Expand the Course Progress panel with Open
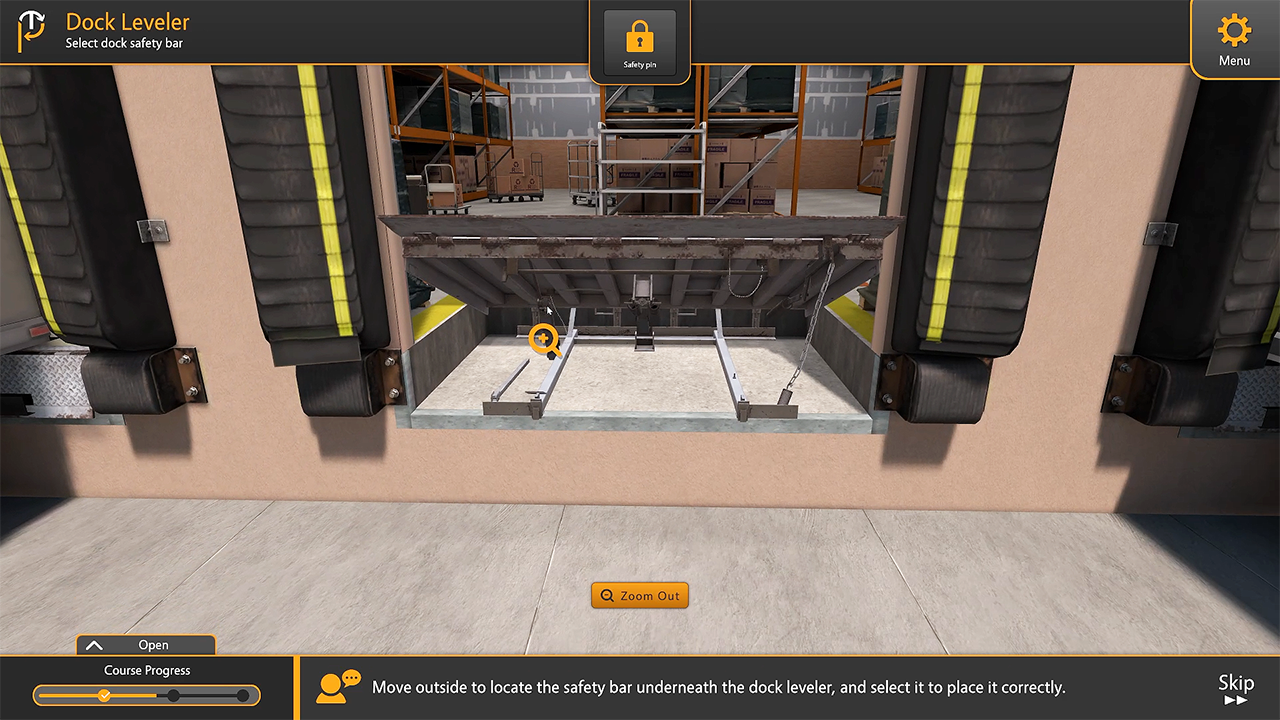Image resolution: width=1280 pixels, height=720 pixels. pos(146,645)
